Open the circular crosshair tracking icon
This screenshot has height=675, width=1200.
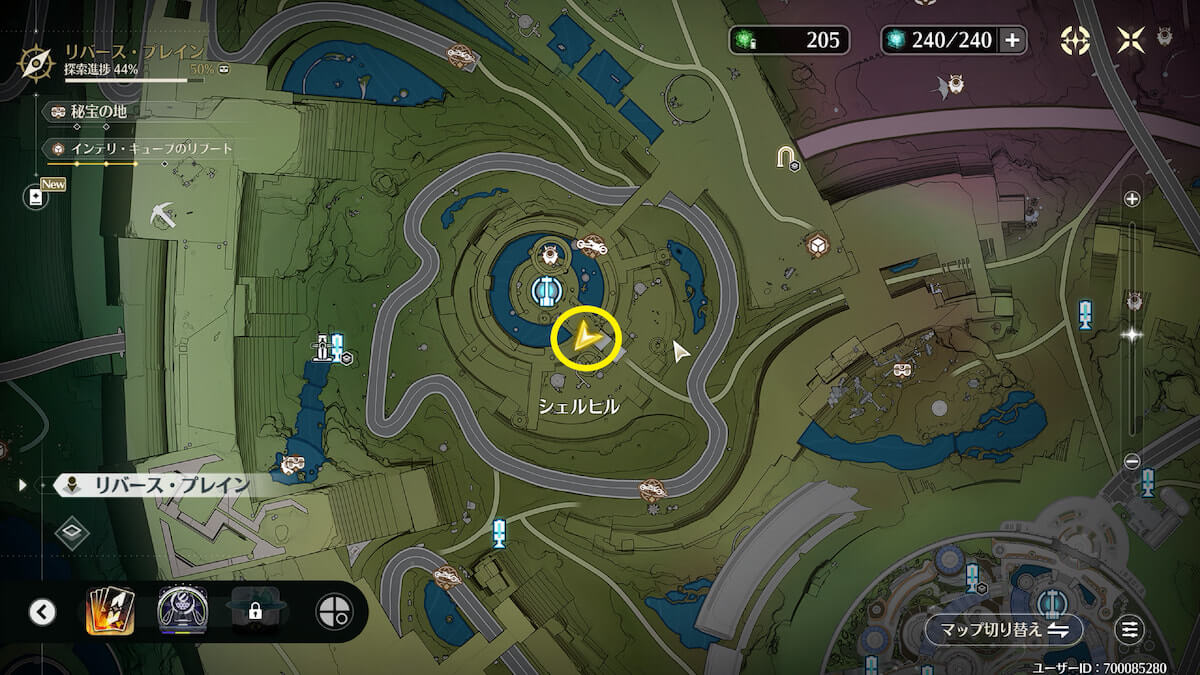point(1075,40)
